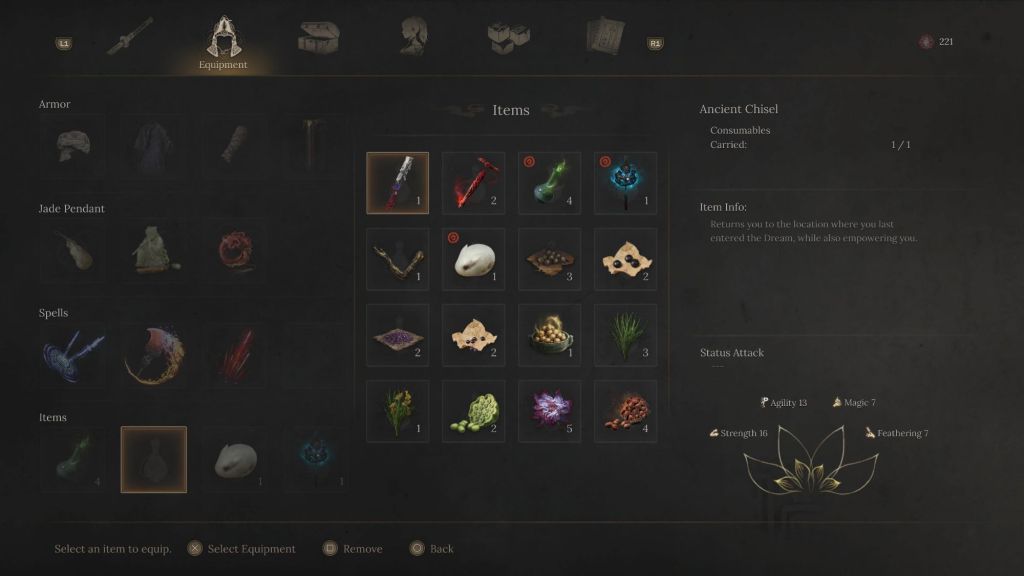Image resolution: width=1024 pixels, height=576 pixels.
Task: Choose the green potion flask in Items grid
Action: click(x=549, y=183)
